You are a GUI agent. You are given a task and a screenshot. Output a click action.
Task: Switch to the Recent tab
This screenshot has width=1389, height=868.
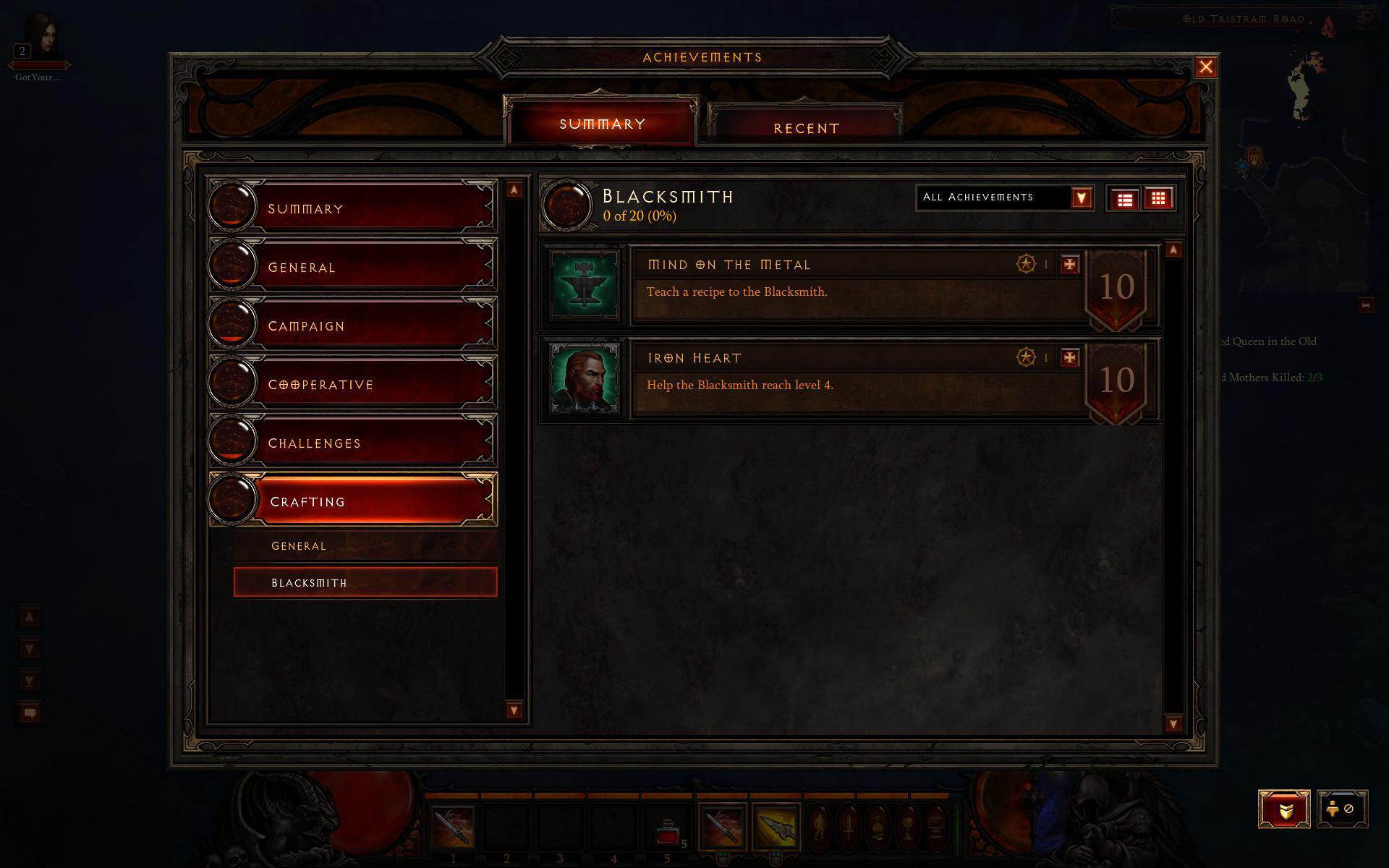coord(806,127)
